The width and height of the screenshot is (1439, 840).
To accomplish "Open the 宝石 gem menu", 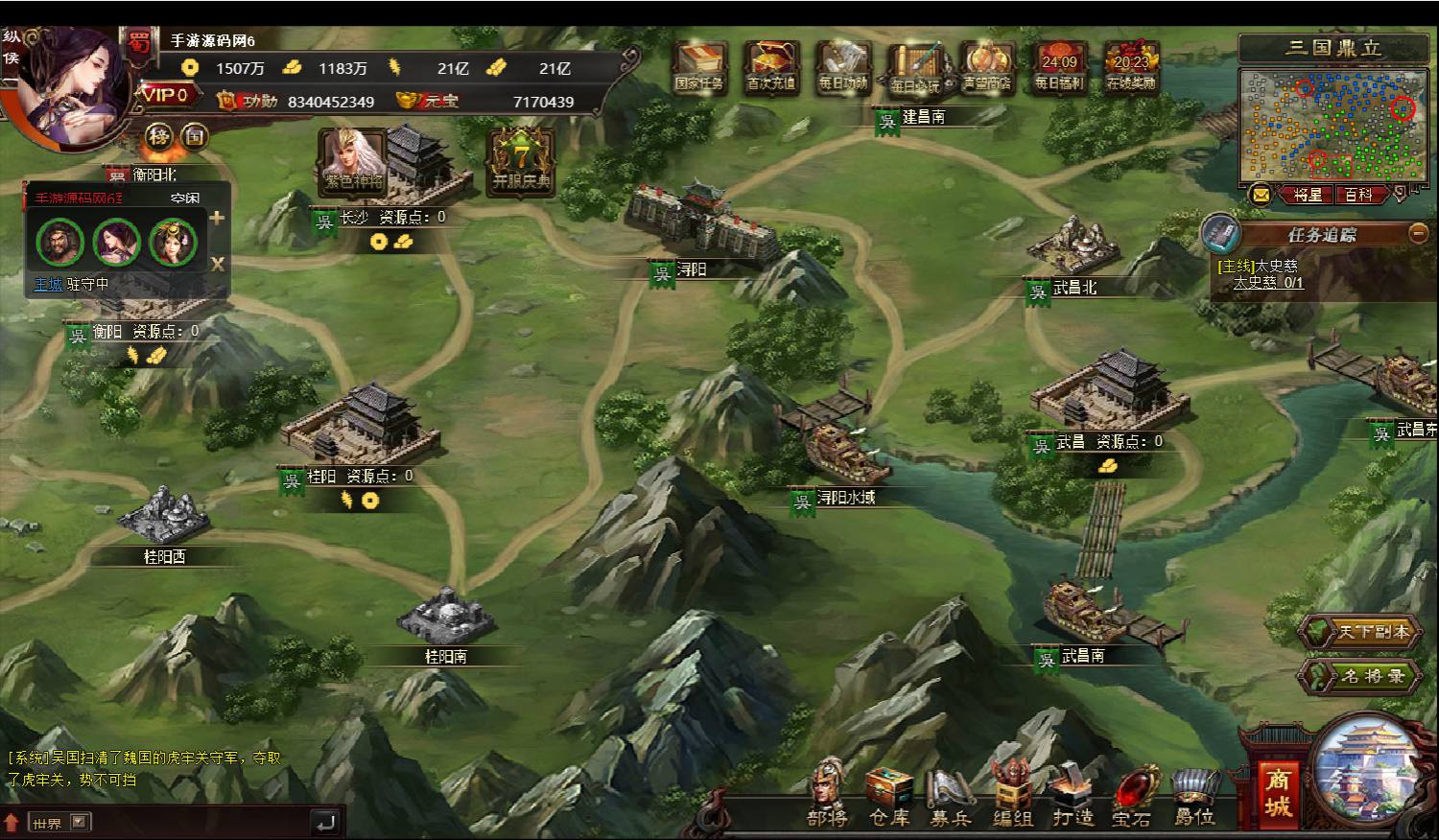I will 1132,796.
